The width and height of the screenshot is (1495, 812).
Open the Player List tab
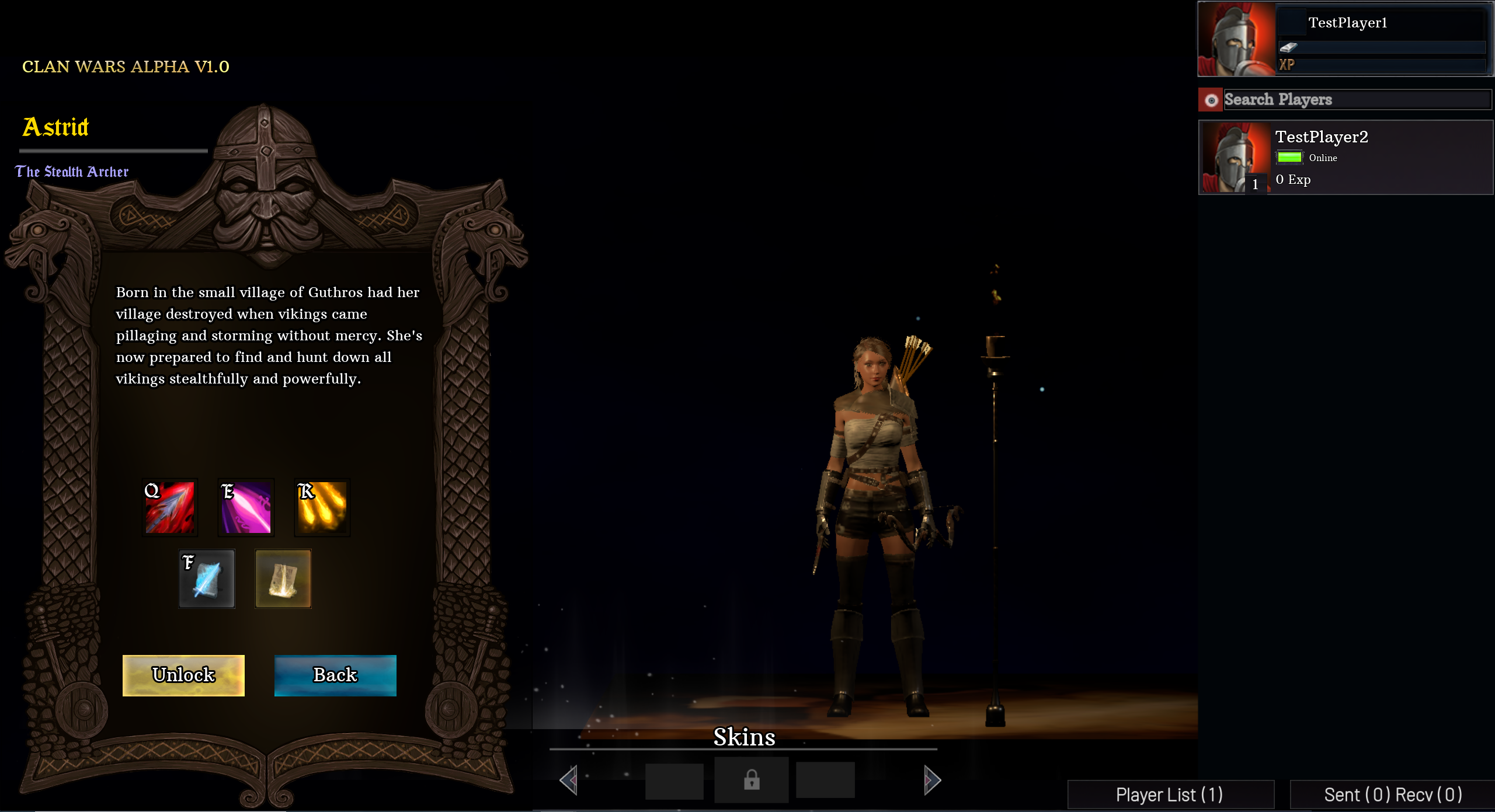point(1170,794)
